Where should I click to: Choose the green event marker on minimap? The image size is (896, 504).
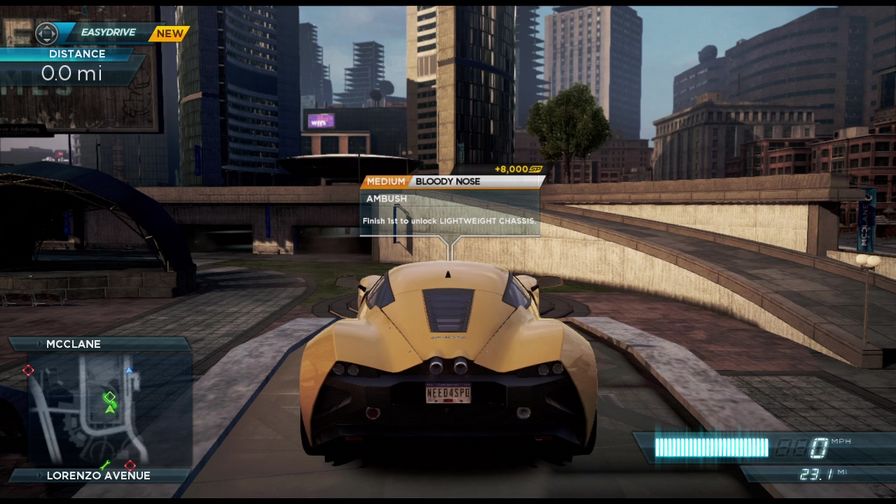coord(109,398)
